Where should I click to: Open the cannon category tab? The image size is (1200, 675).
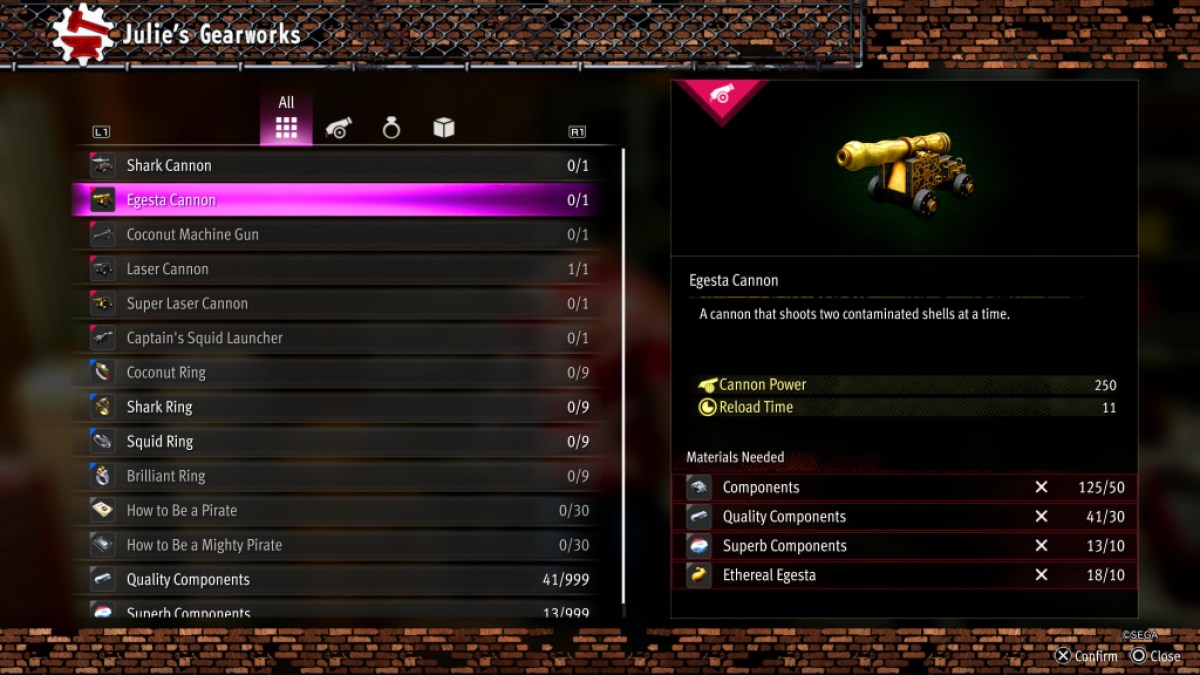(x=339, y=128)
